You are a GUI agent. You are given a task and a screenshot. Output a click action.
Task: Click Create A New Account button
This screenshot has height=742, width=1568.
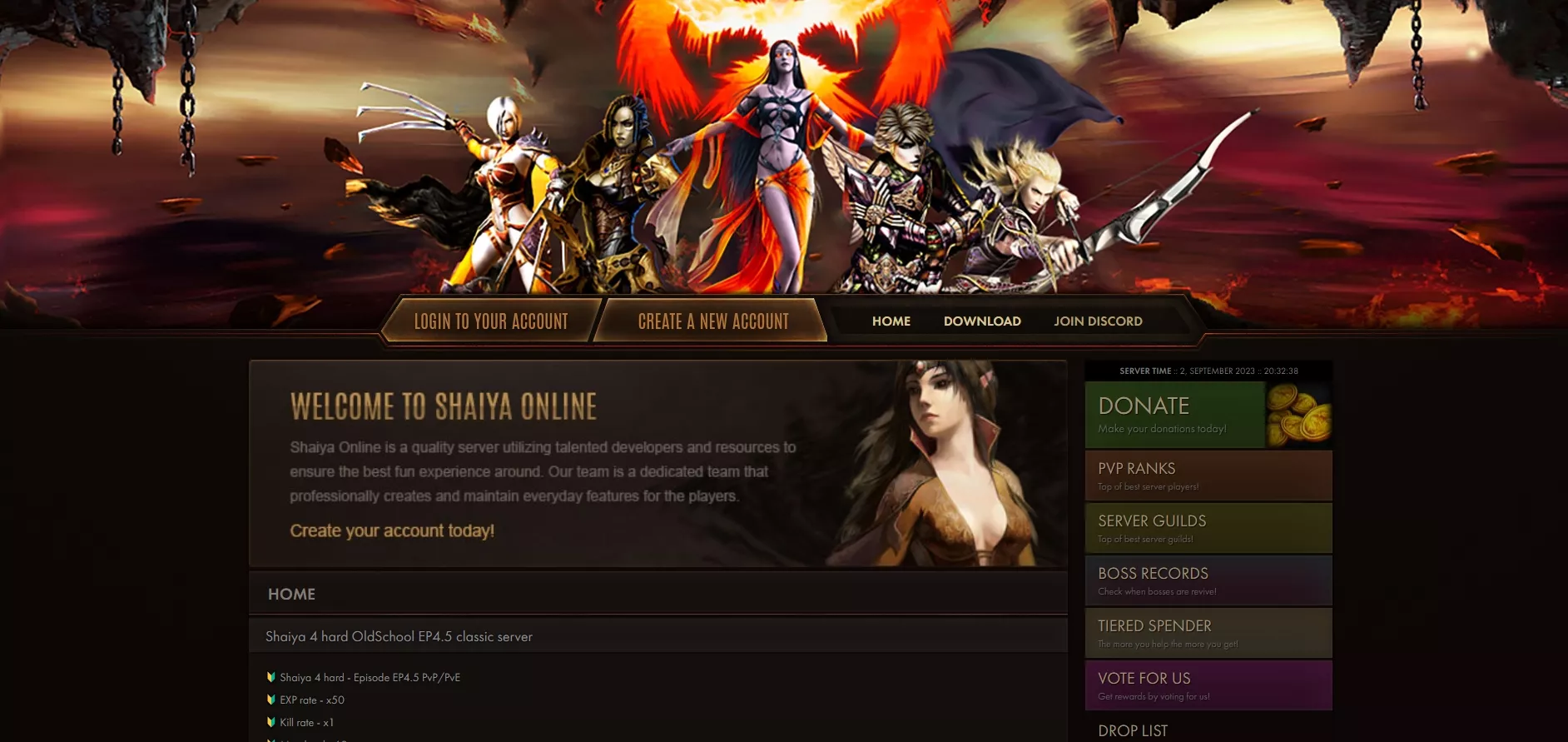click(713, 321)
